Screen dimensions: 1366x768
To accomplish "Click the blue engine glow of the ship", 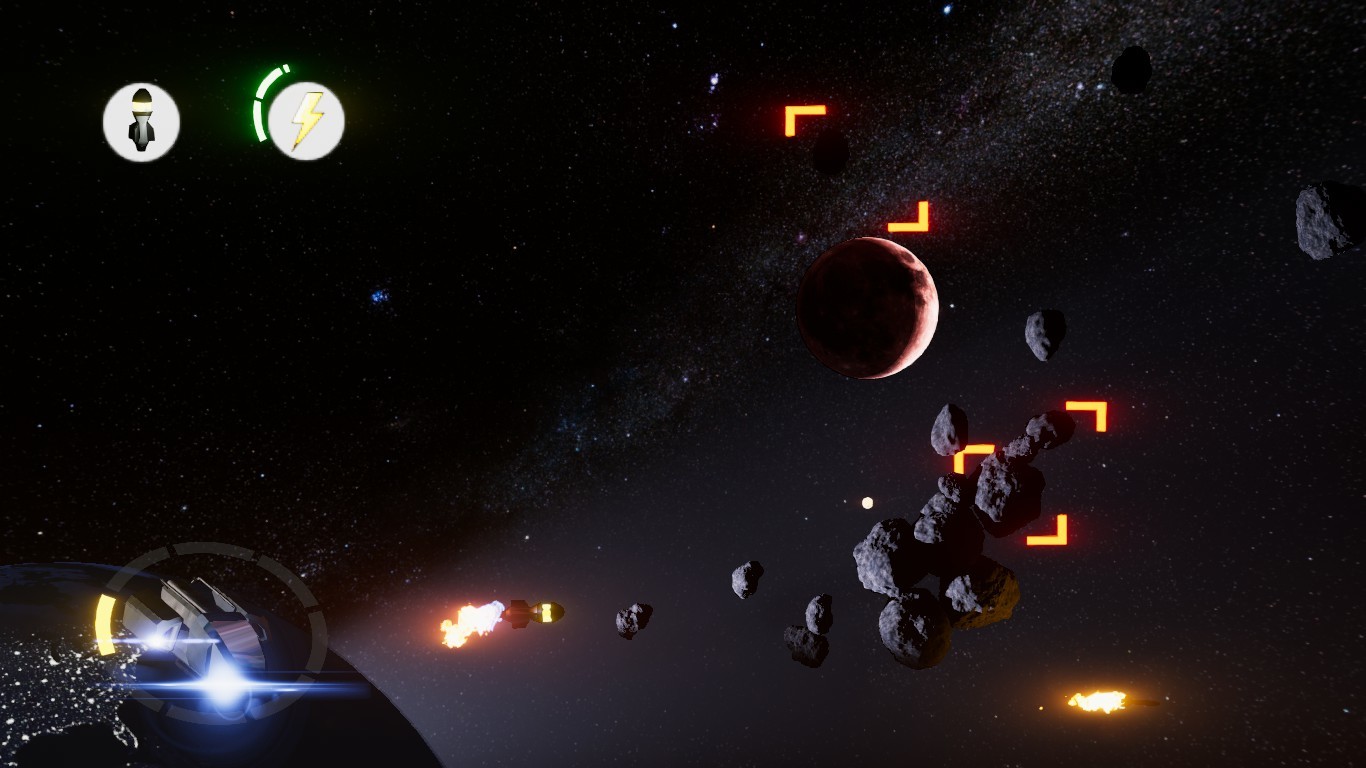I will 228,688.
